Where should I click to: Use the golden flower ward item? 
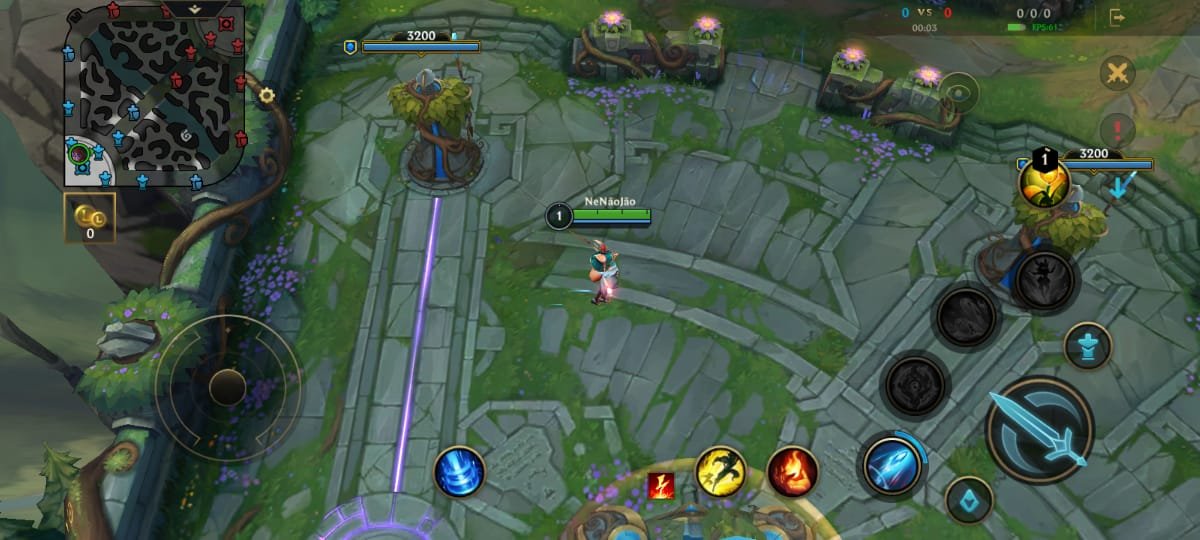(x=1044, y=183)
